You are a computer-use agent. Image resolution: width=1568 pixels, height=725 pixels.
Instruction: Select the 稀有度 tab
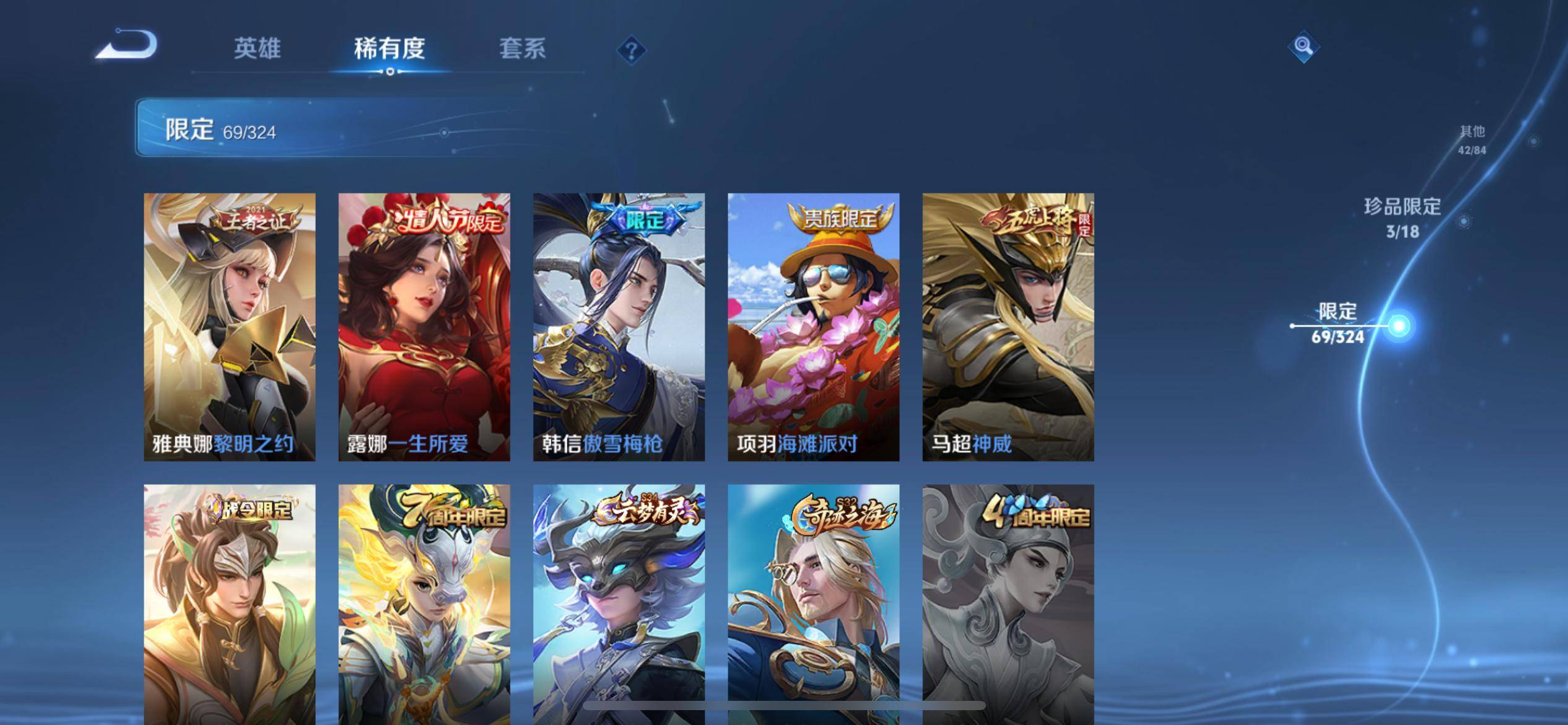(x=390, y=48)
